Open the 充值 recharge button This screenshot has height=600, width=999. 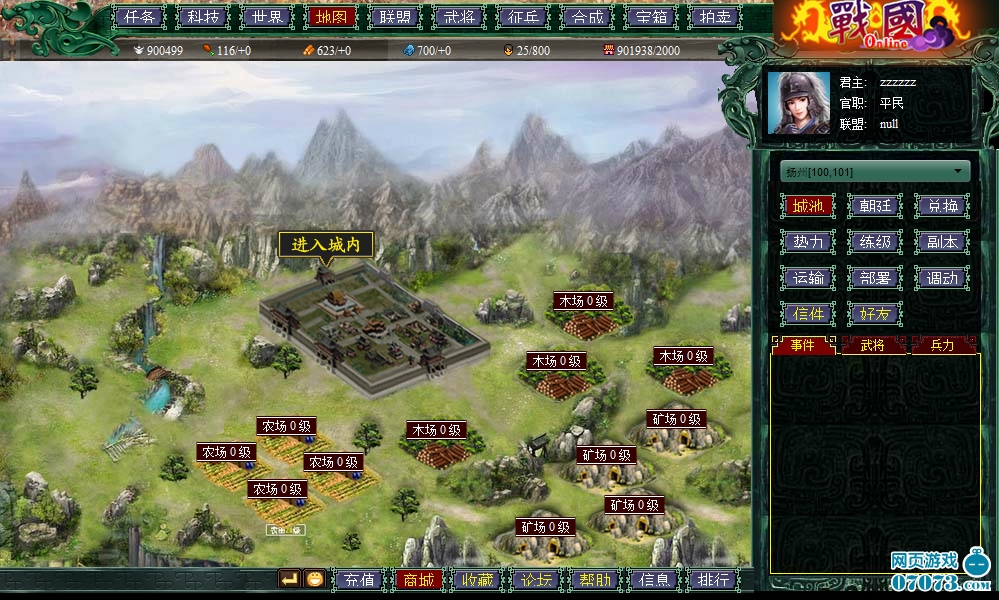(358, 580)
